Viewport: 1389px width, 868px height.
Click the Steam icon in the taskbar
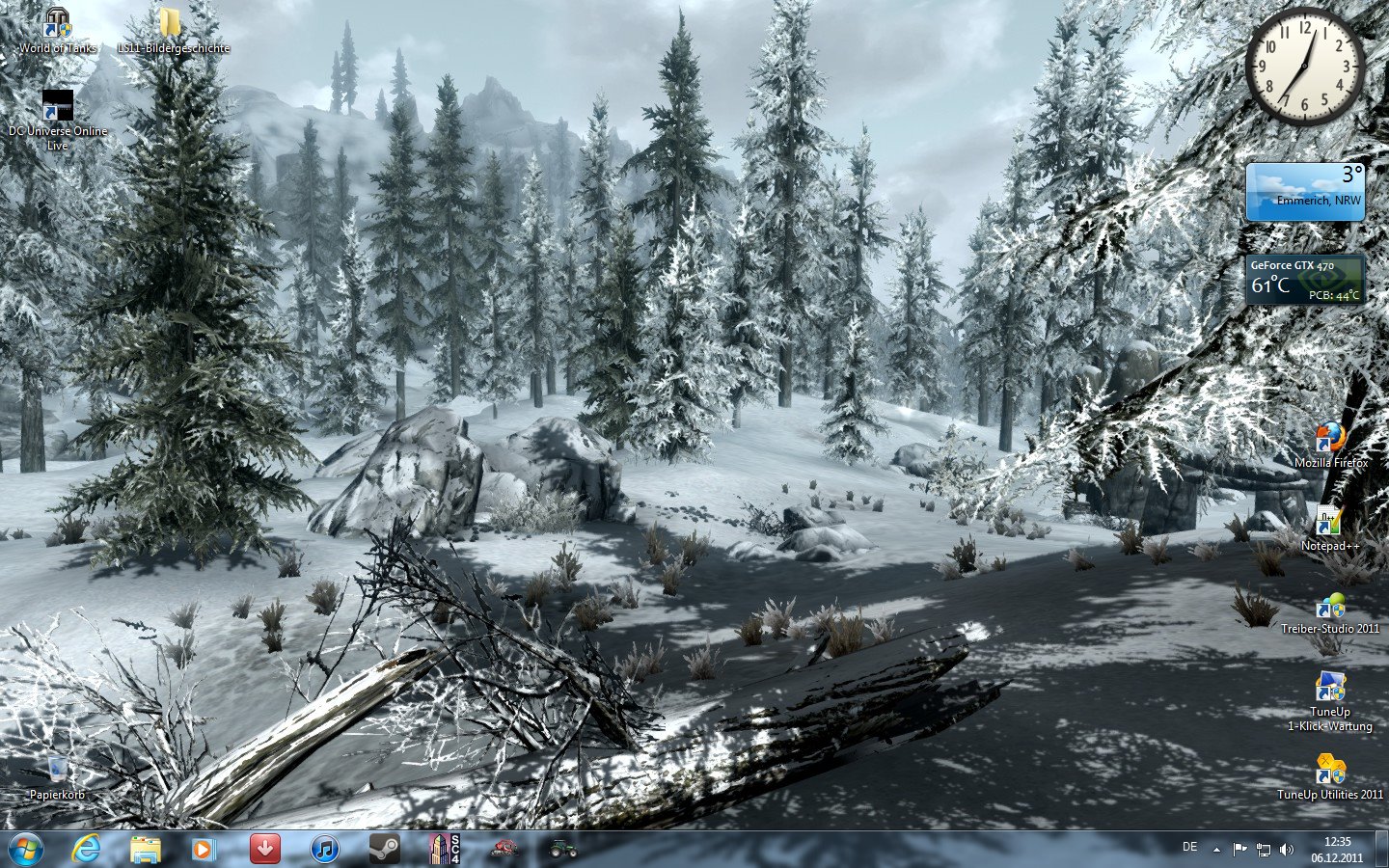click(384, 849)
